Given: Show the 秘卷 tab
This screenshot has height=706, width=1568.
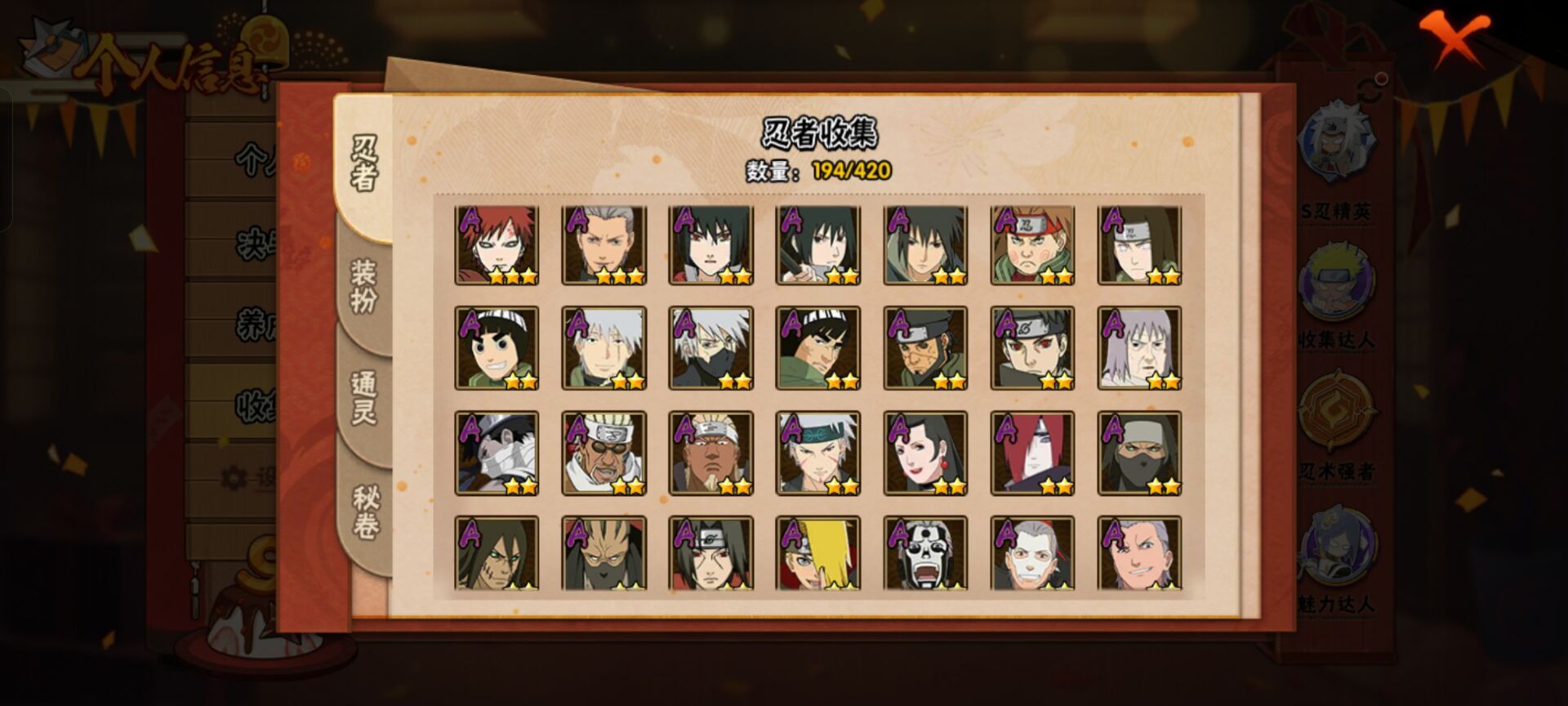Looking at the screenshot, I should click(x=364, y=512).
